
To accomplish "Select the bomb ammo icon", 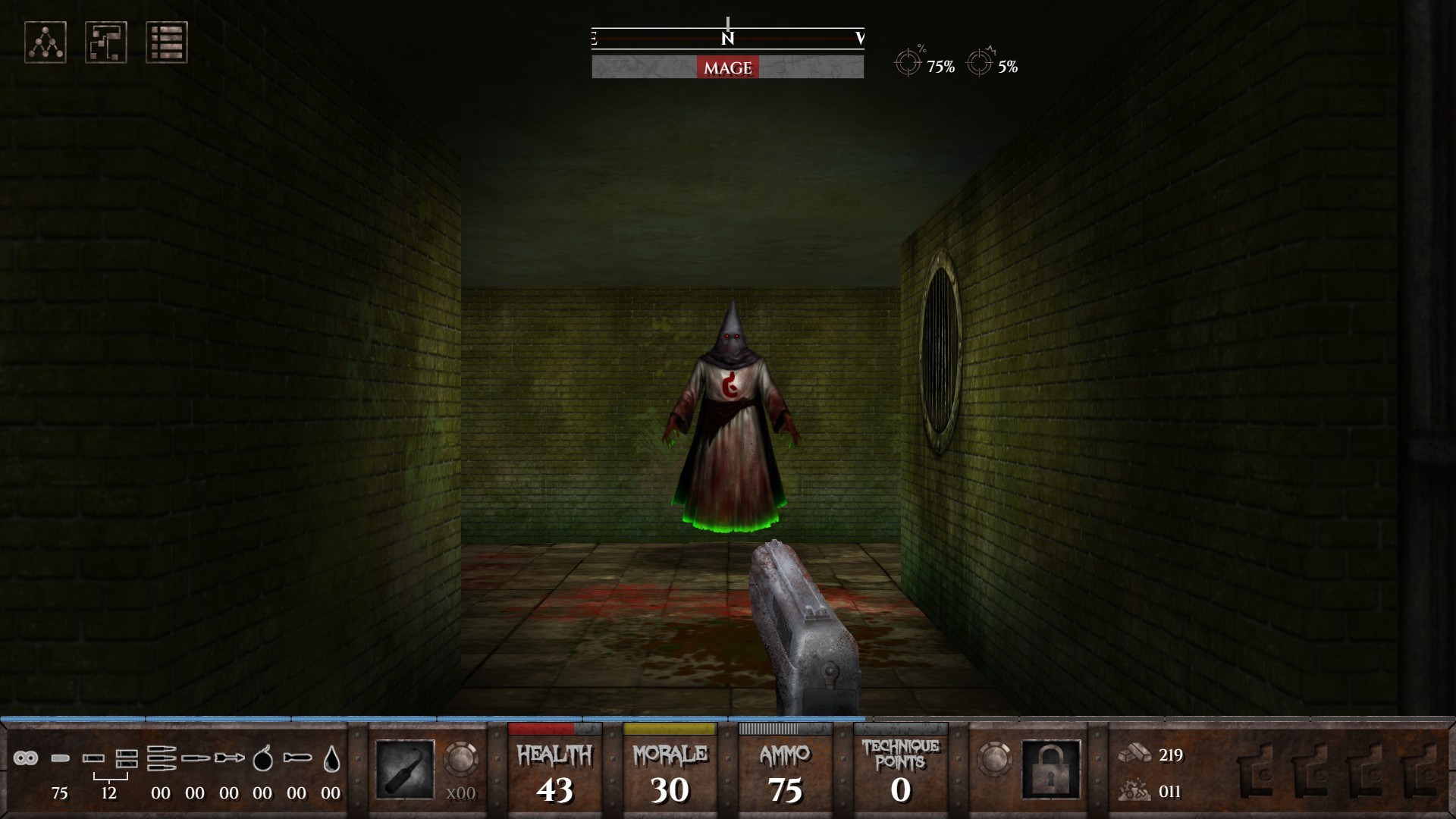I will click(x=262, y=758).
